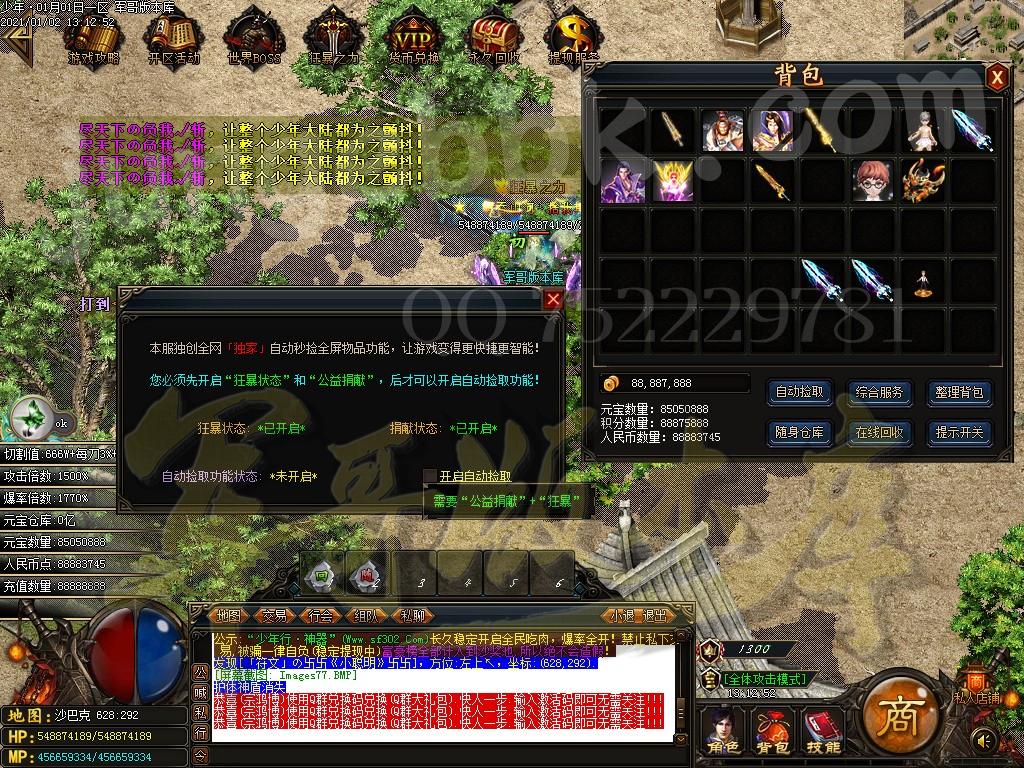The image size is (1024, 768).
Task: Switch chat to the 行会 guild tab
Action: pyautogui.click(x=320, y=616)
